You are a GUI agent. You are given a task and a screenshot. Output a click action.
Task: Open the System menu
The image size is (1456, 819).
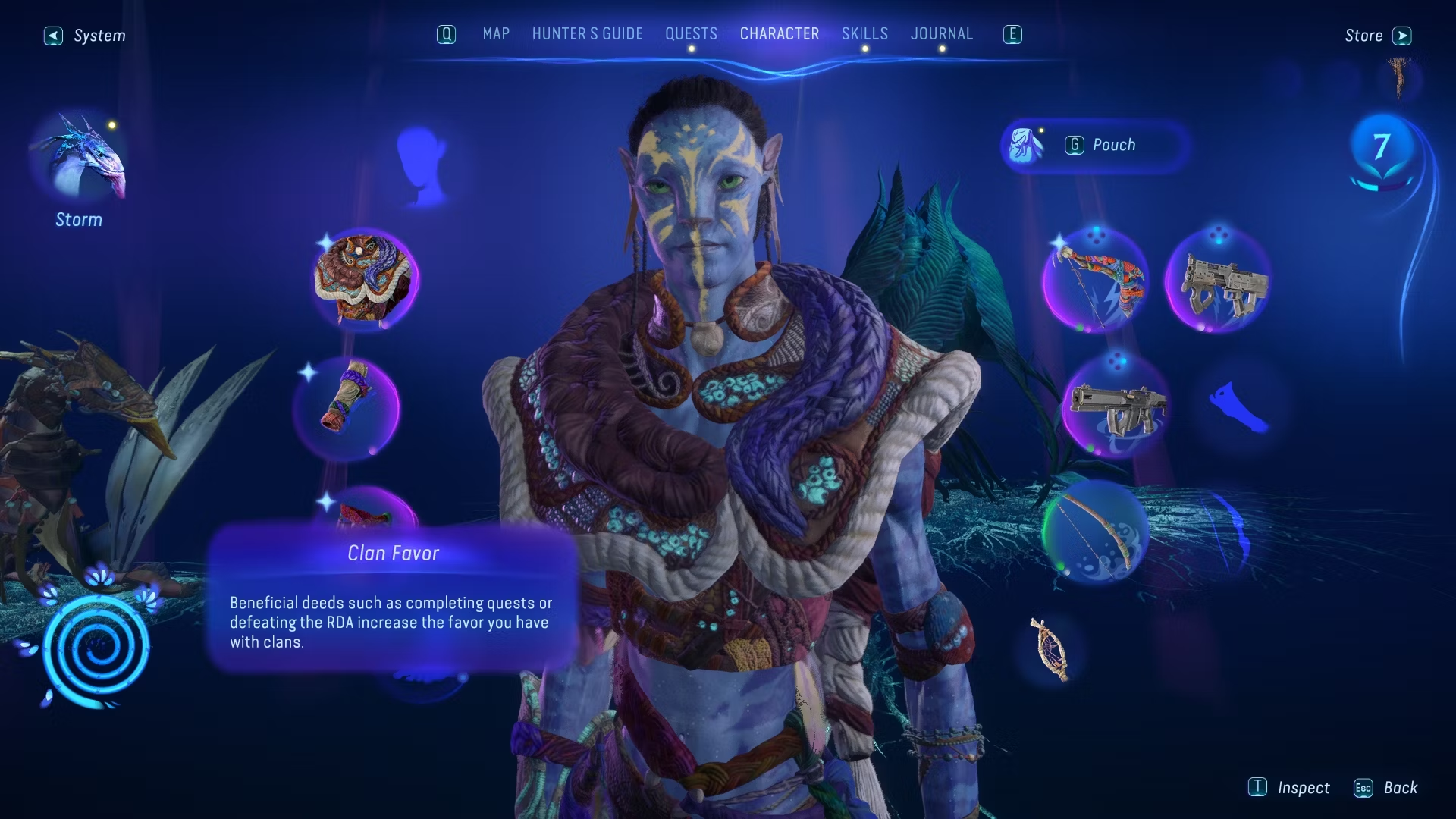click(x=85, y=36)
